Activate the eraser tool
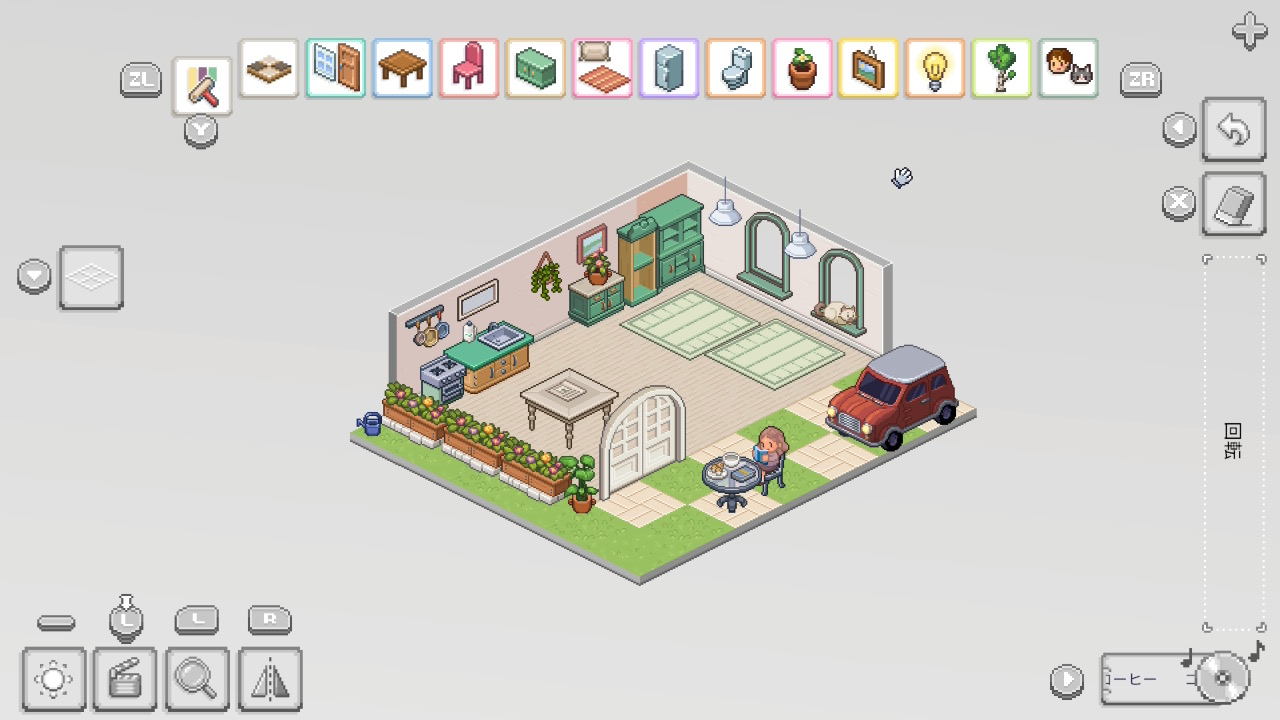 [x=1234, y=205]
